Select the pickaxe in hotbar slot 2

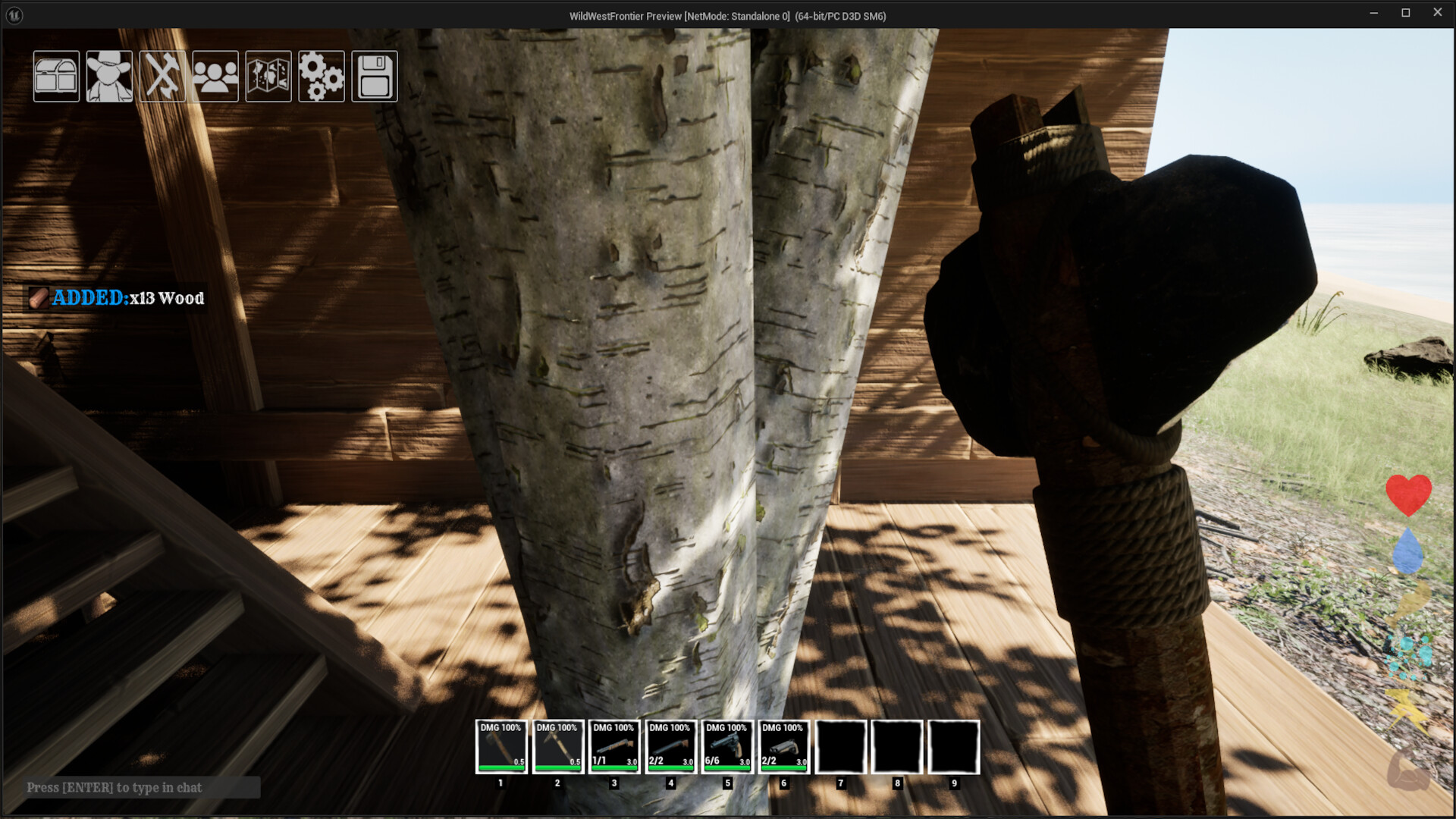(557, 747)
